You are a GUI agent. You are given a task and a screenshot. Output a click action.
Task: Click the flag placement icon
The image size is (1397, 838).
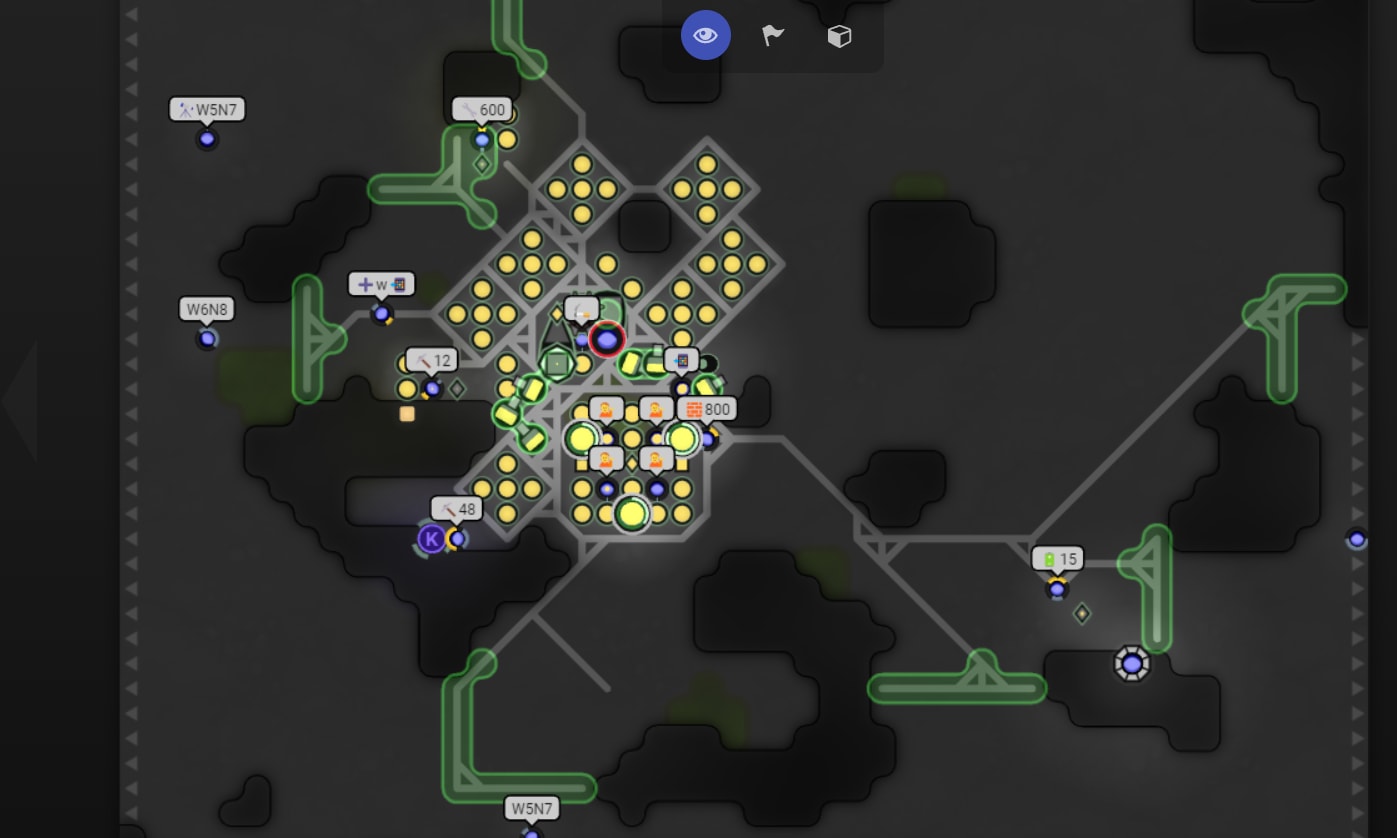click(772, 35)
